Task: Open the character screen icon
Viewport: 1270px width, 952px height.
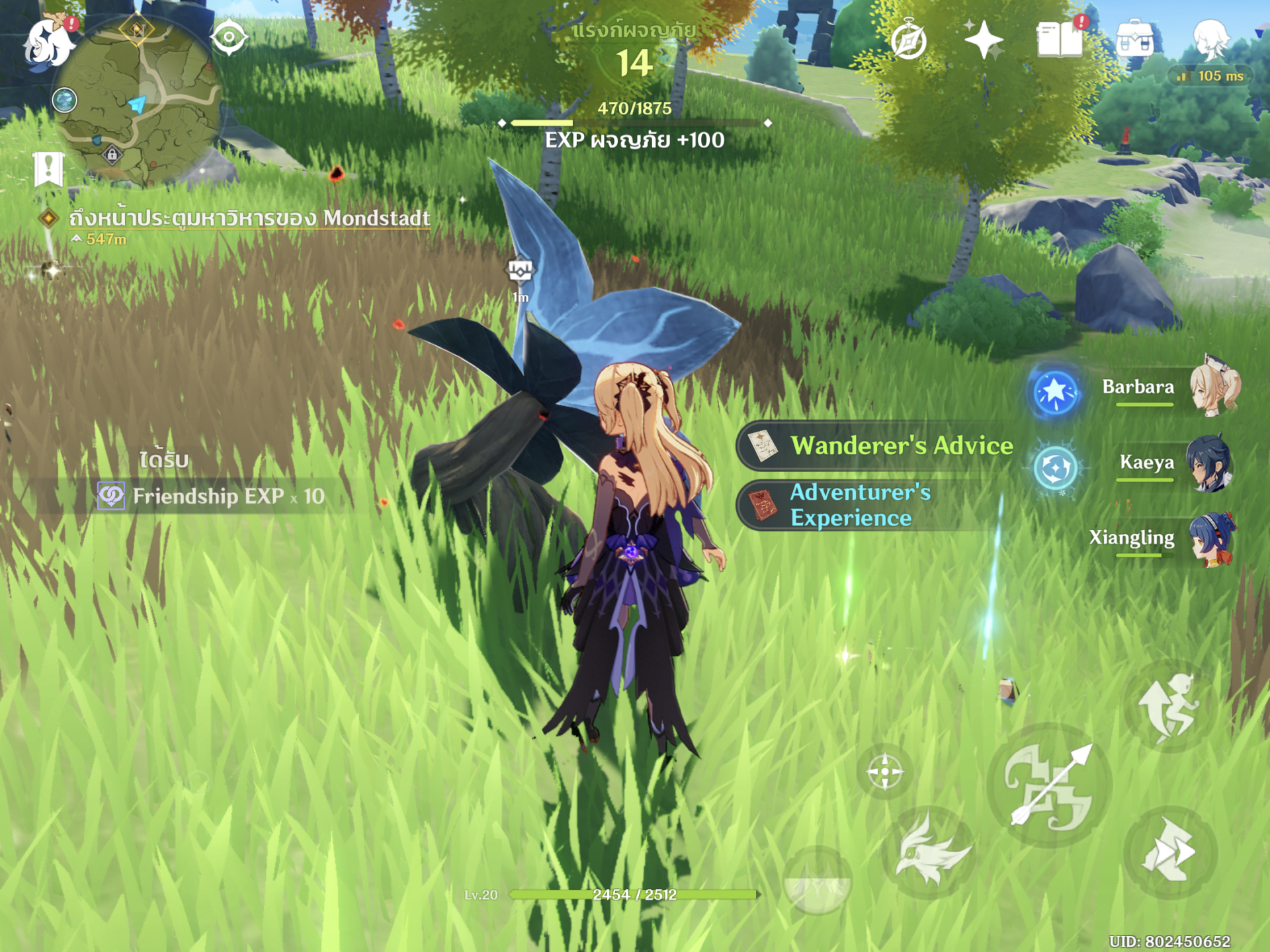Action: (x=1211, y=38)
